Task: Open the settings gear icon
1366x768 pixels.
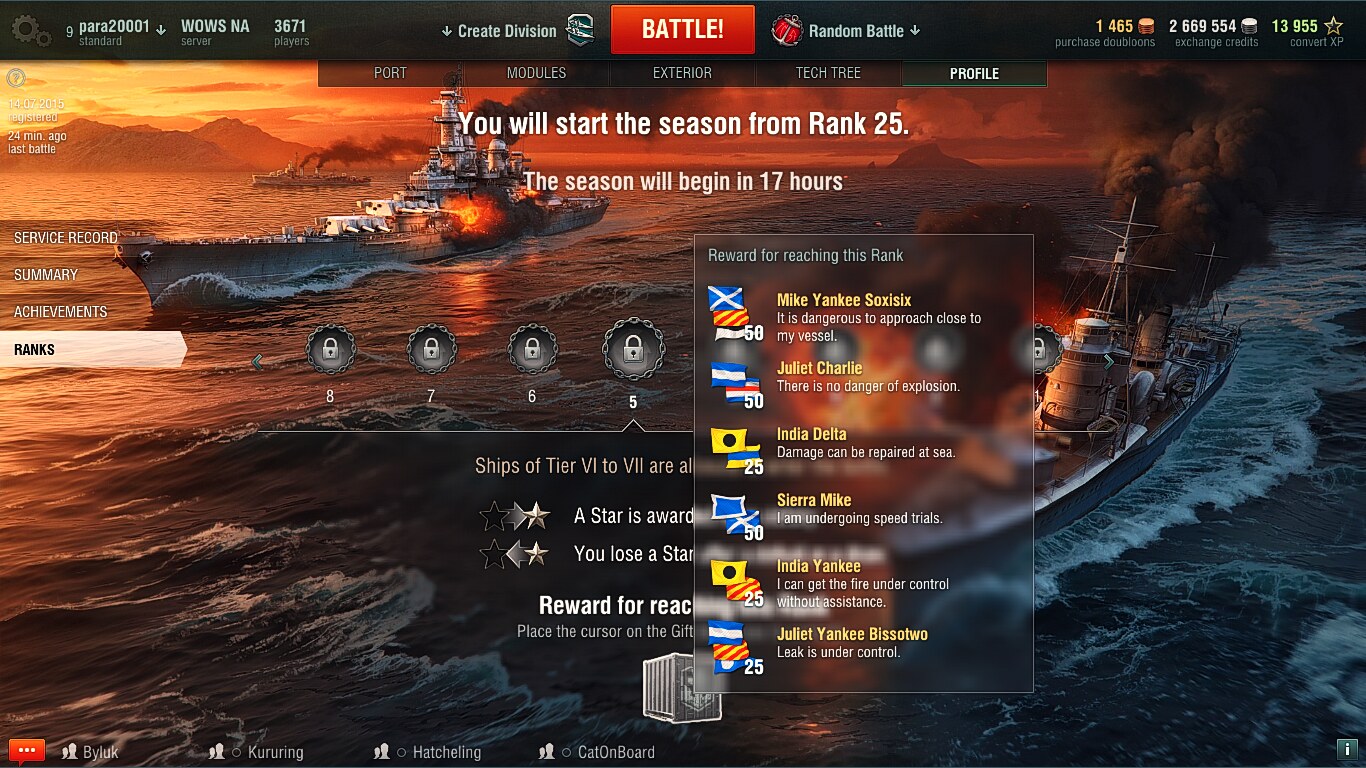Action: [x=30, y=30]
